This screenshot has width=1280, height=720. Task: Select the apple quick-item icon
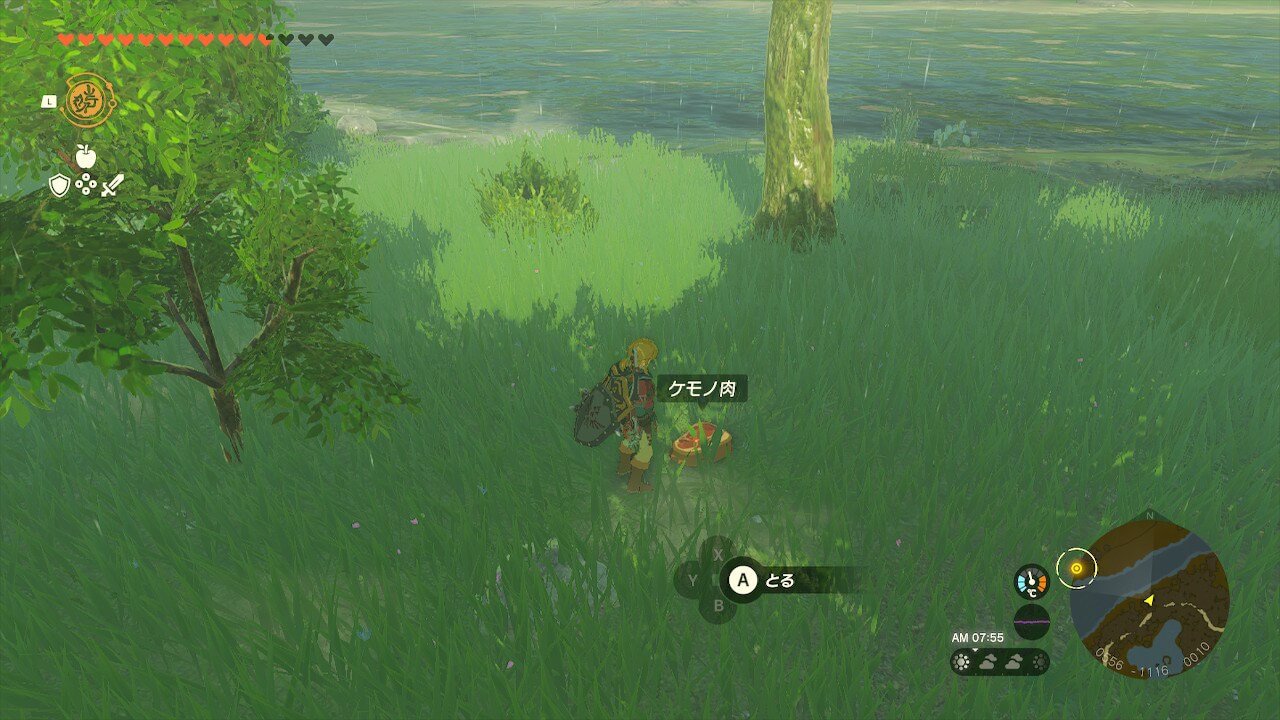85,156
